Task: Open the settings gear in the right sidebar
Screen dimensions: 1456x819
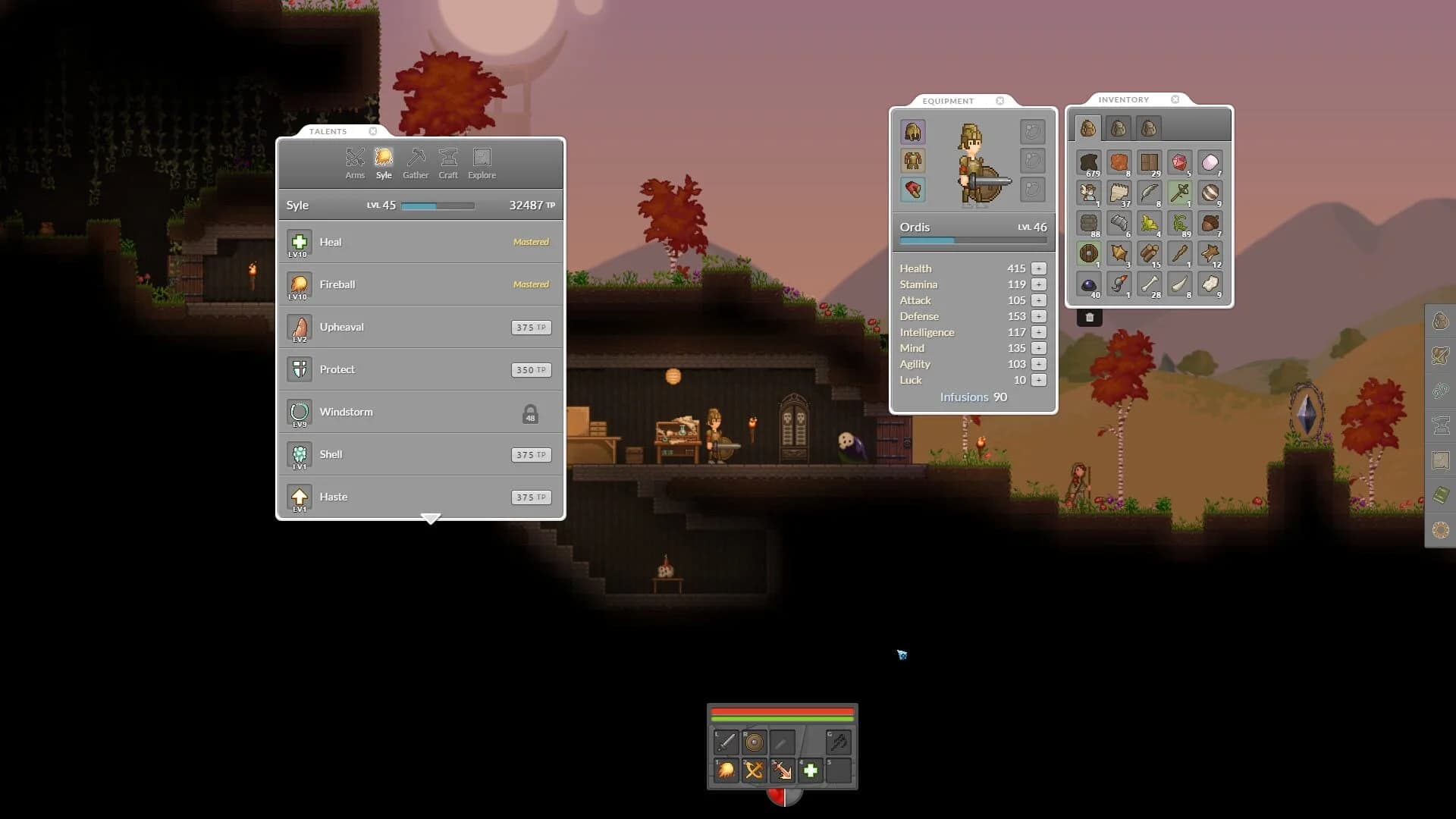Action: pyautogui.click(x=1440, y=530)
